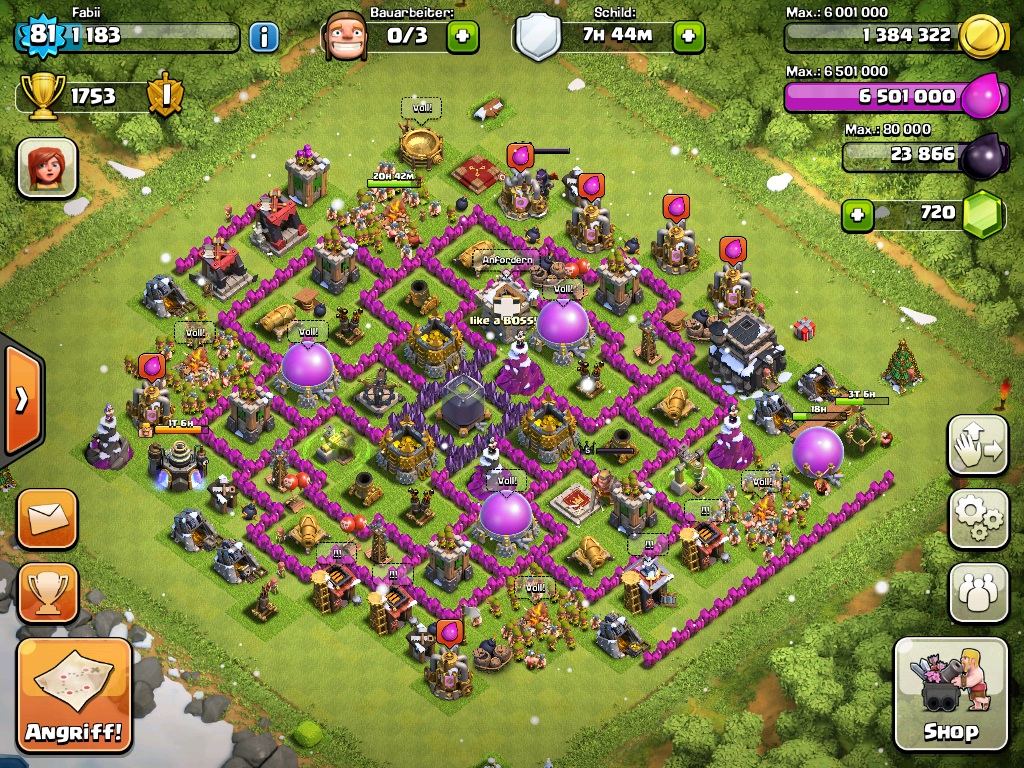This screenshot has width=1024, height=768.
Task: Expand the orange arrow side panel
Action: (x=20, y=400)
